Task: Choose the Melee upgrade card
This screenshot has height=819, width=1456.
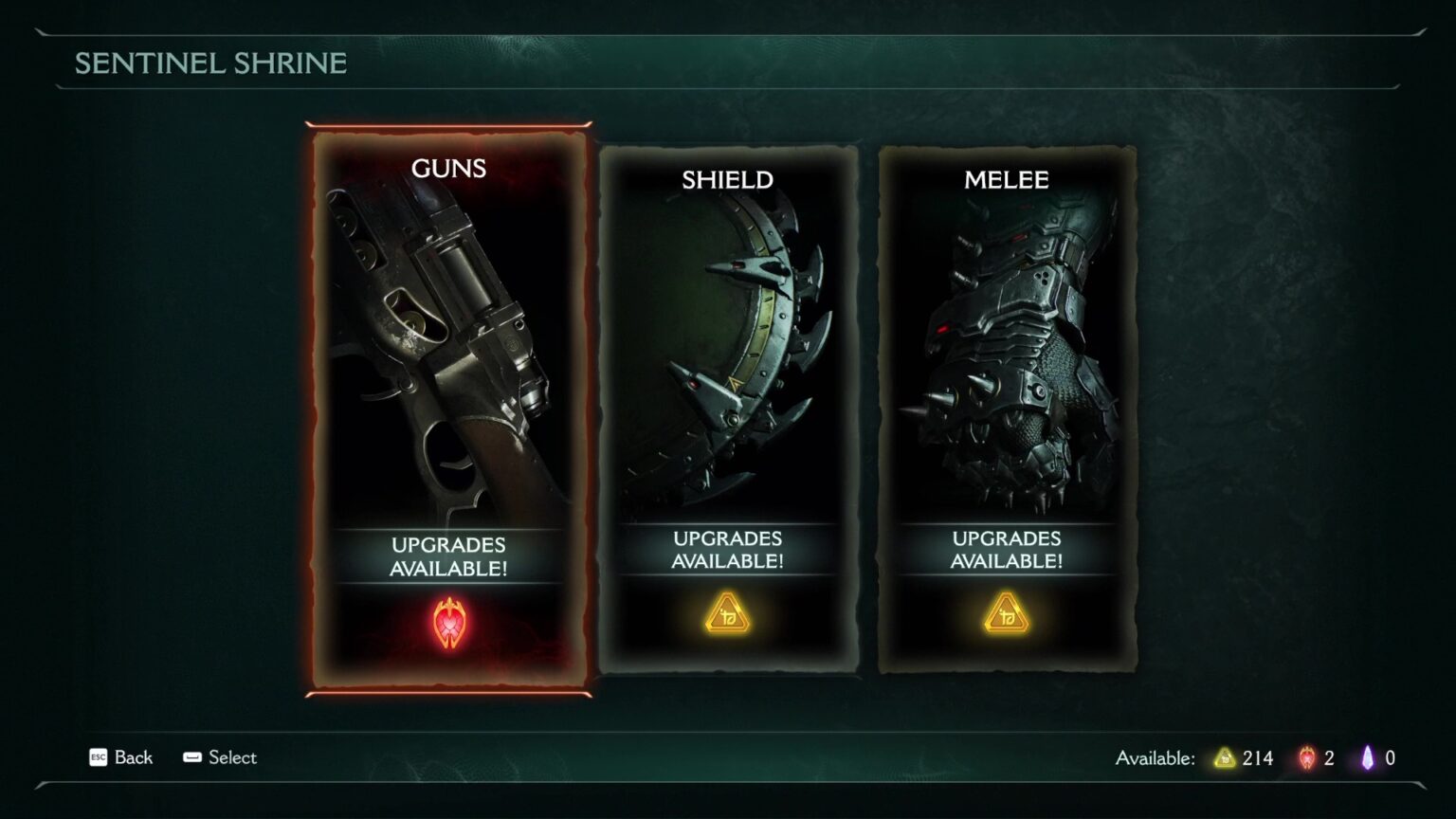Action: tap(1007, 408)
